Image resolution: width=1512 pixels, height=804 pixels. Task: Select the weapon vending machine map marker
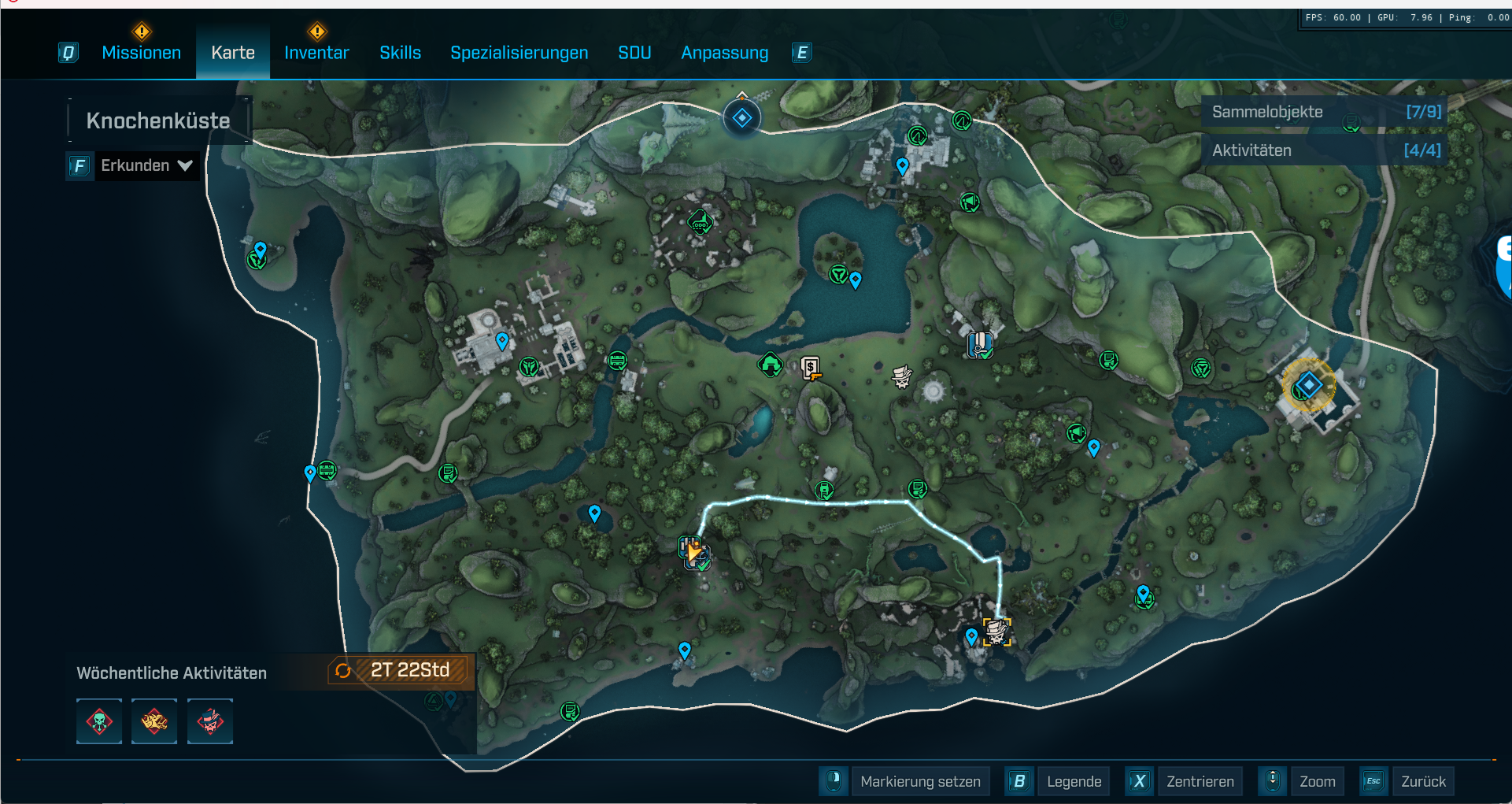click(811, 368)
